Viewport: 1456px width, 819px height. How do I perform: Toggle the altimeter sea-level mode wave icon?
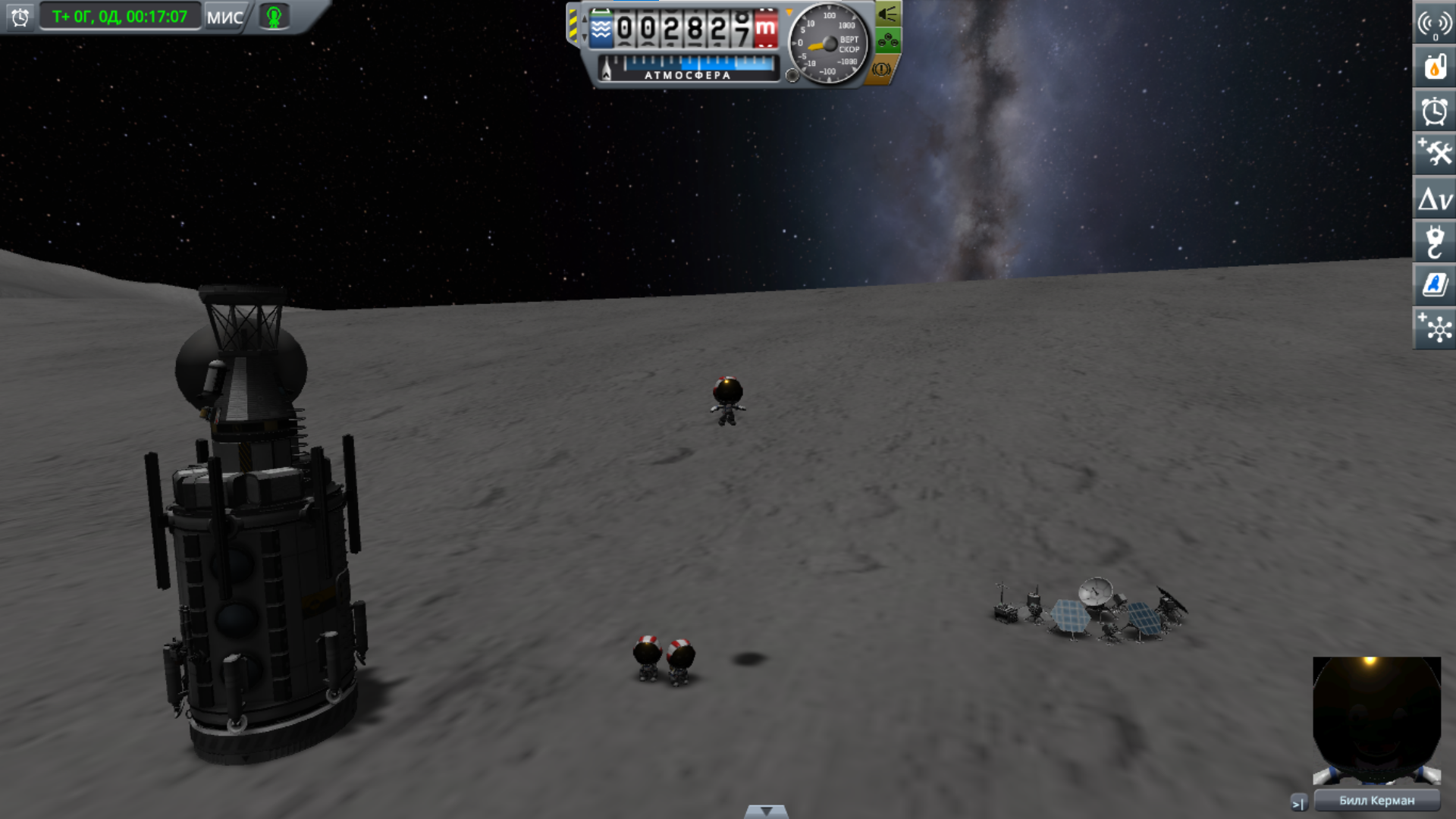click(601, 30)
